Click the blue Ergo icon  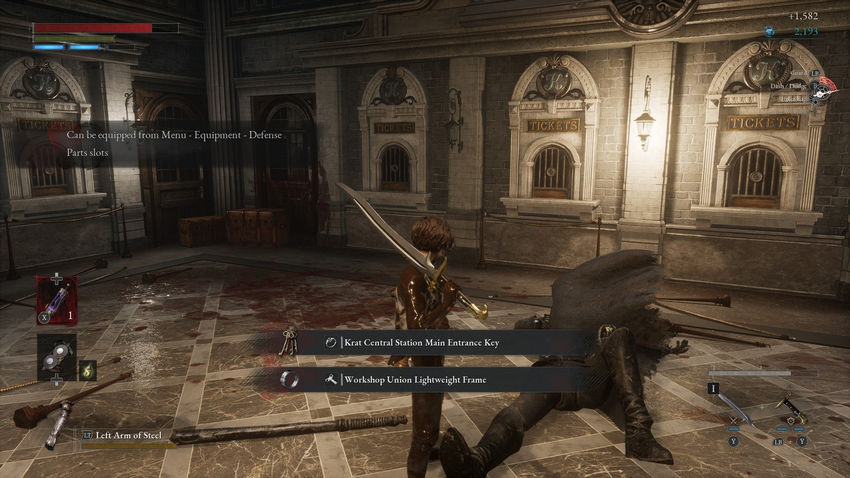click(768, 32)
